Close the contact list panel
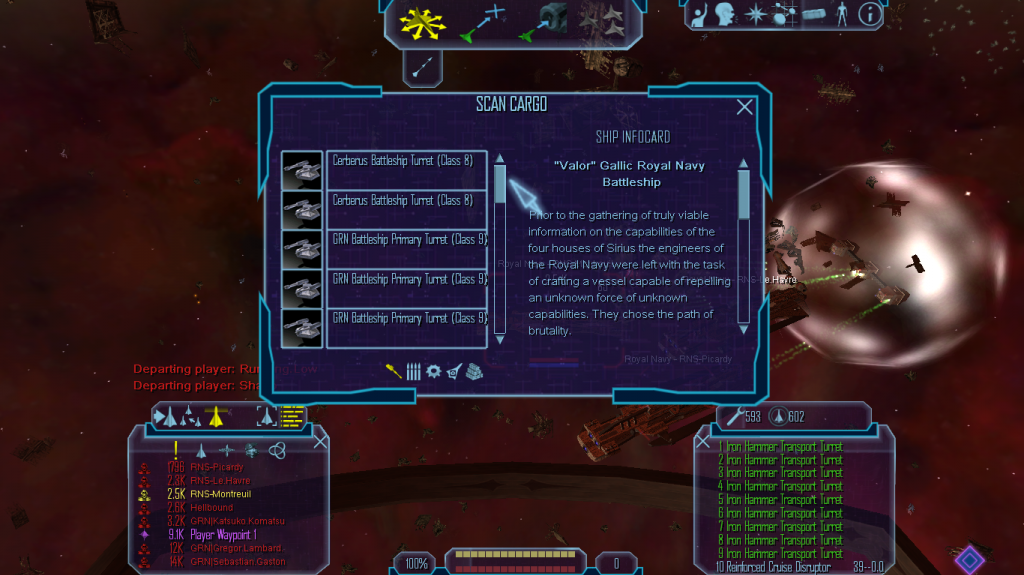The width and height of the screenshot is (1024, 575). point(321,440)
